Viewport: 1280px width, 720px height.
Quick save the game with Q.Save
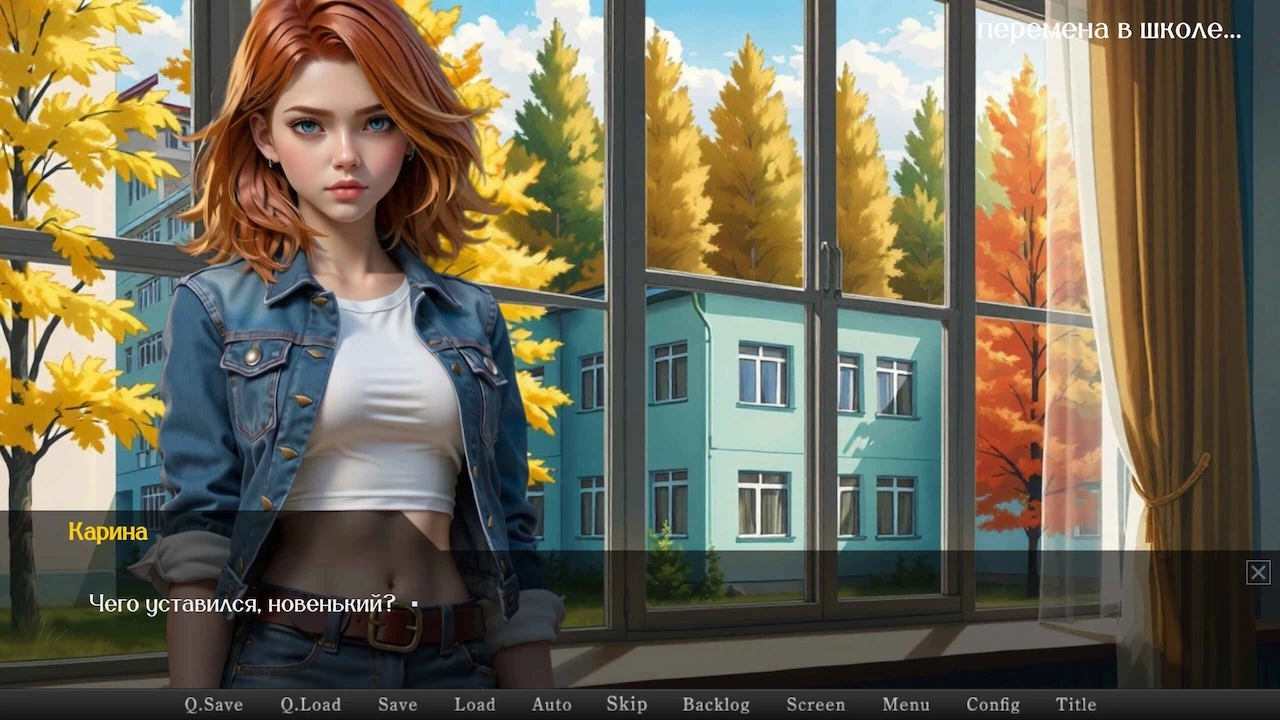pos(212,704)
